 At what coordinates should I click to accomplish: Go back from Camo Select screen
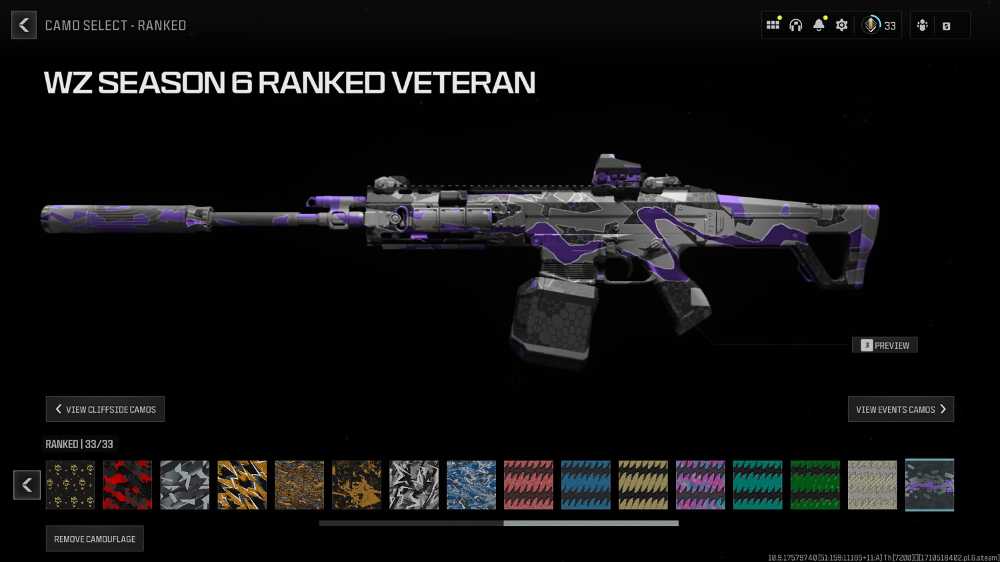pos(24,25)
